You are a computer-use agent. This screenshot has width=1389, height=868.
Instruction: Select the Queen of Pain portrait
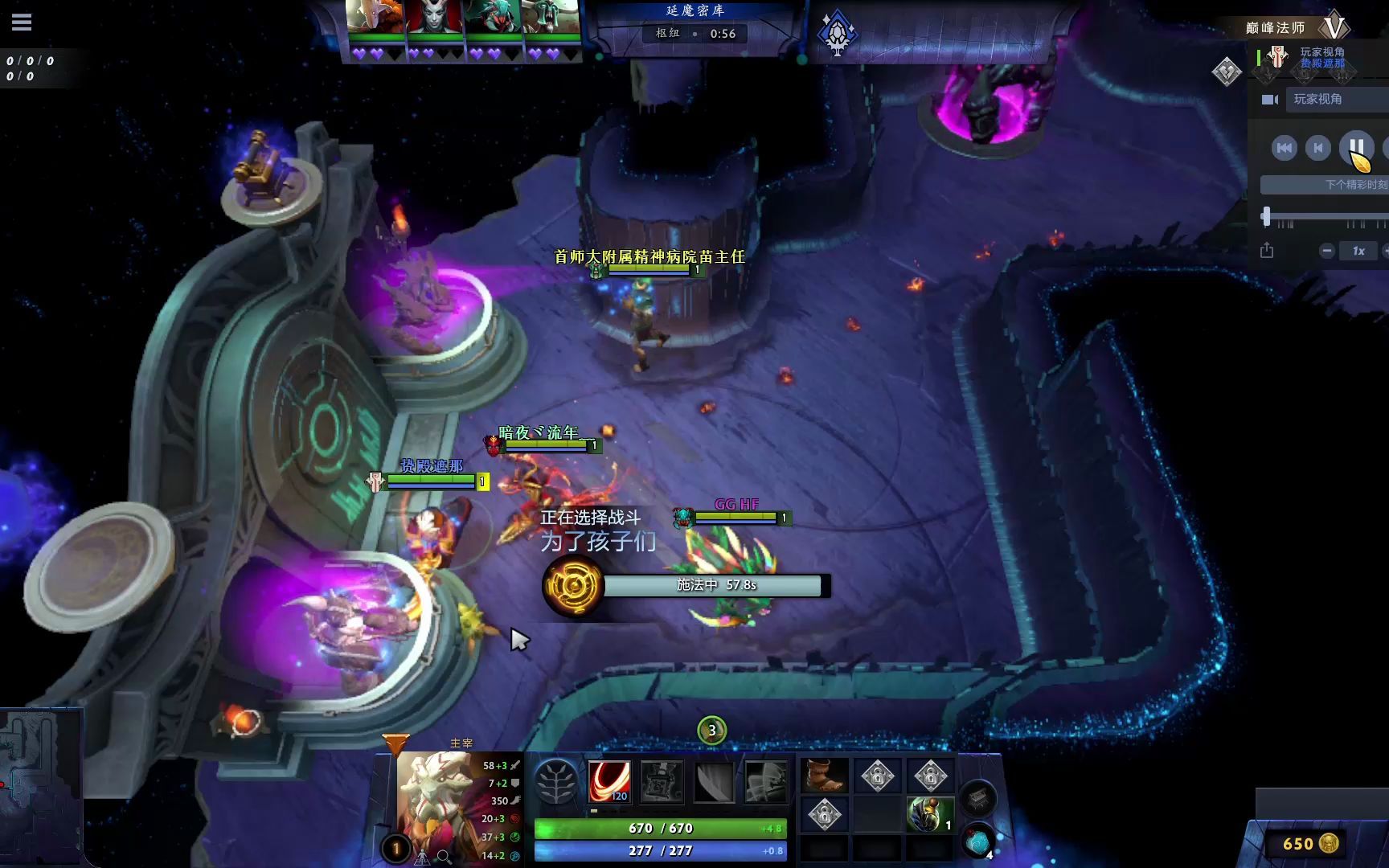(434, 16)
